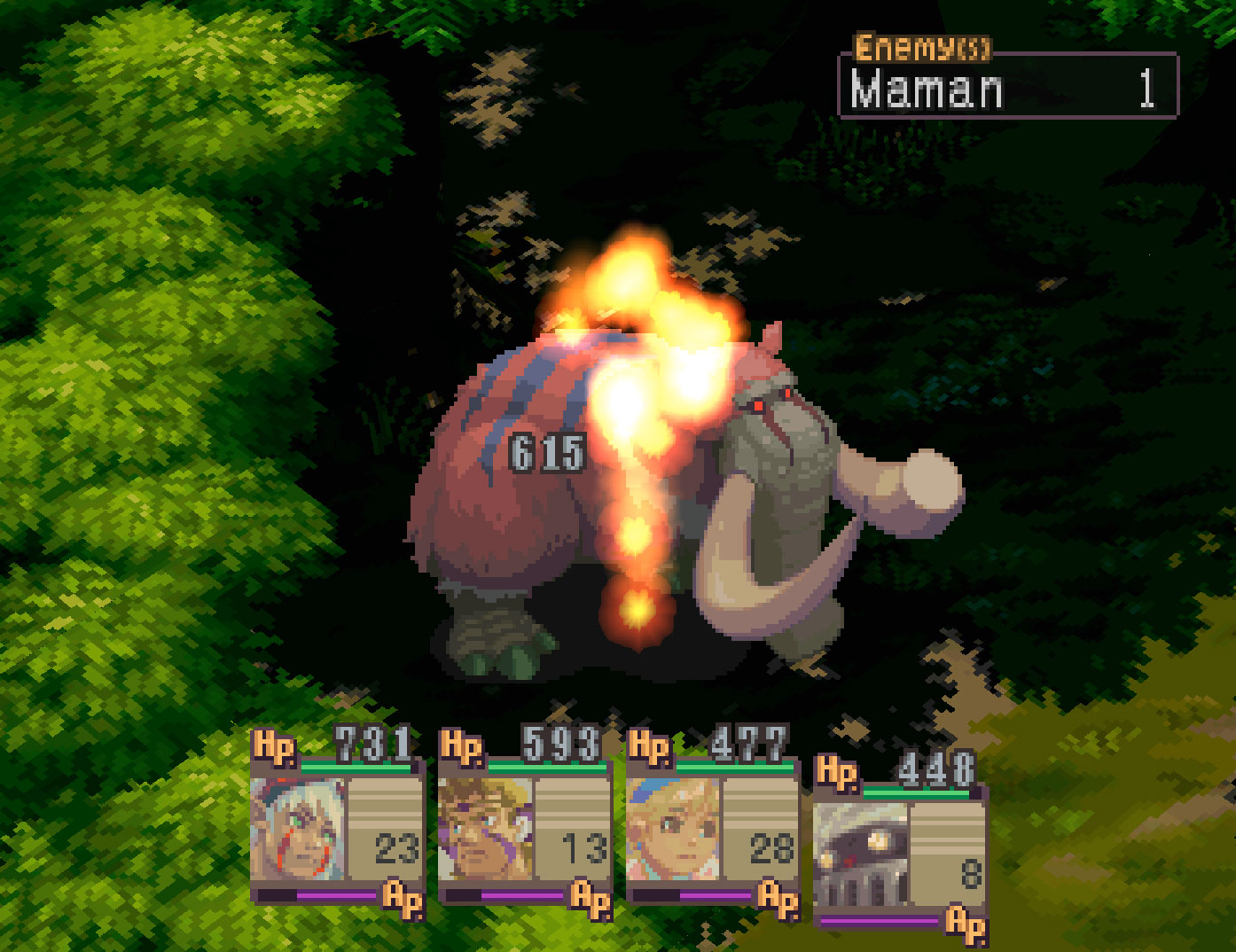Pick the blonde girl with blue headband portrait

[674, 830]
